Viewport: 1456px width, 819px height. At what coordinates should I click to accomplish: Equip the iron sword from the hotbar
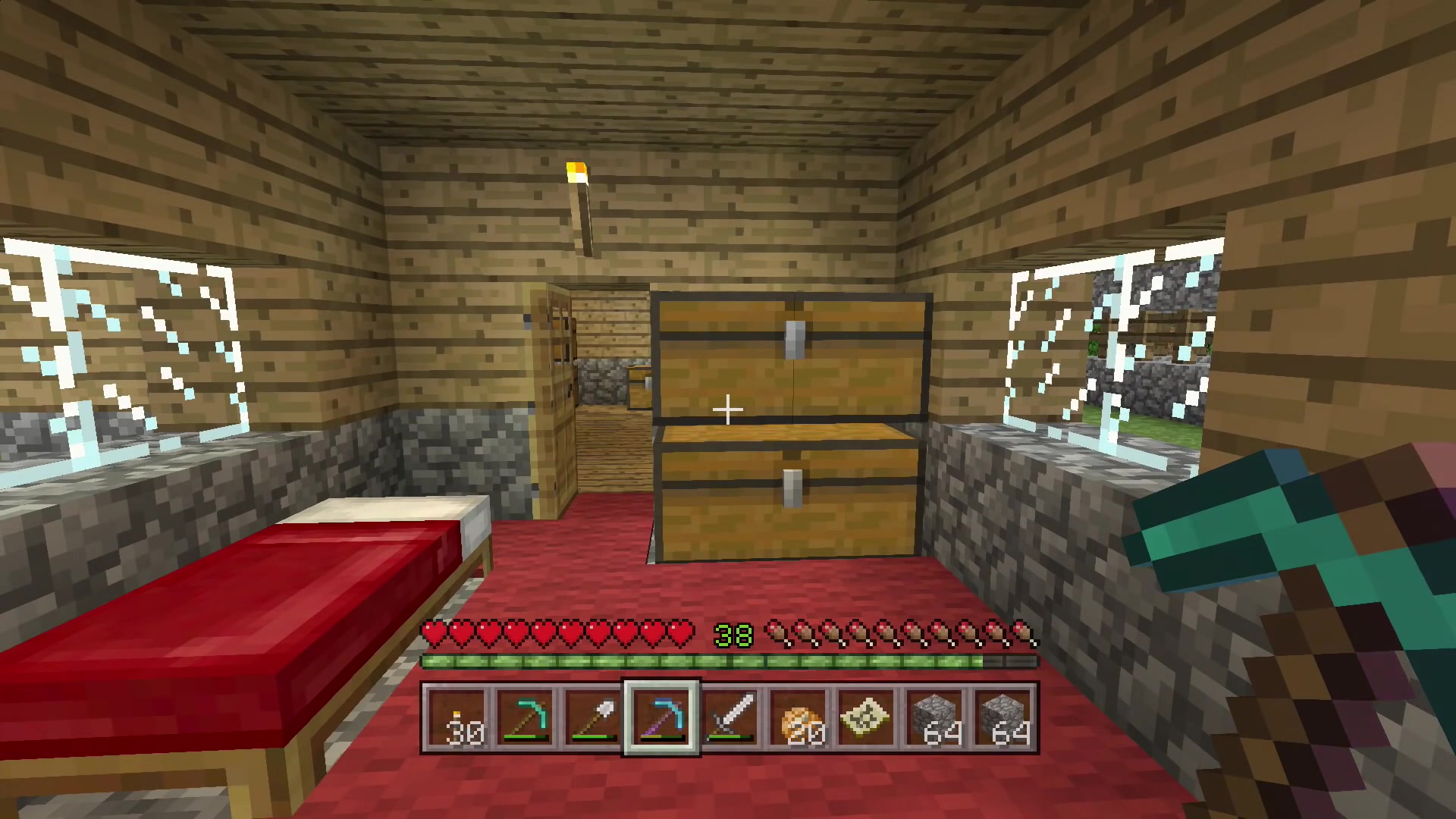[x=730, y=717]
